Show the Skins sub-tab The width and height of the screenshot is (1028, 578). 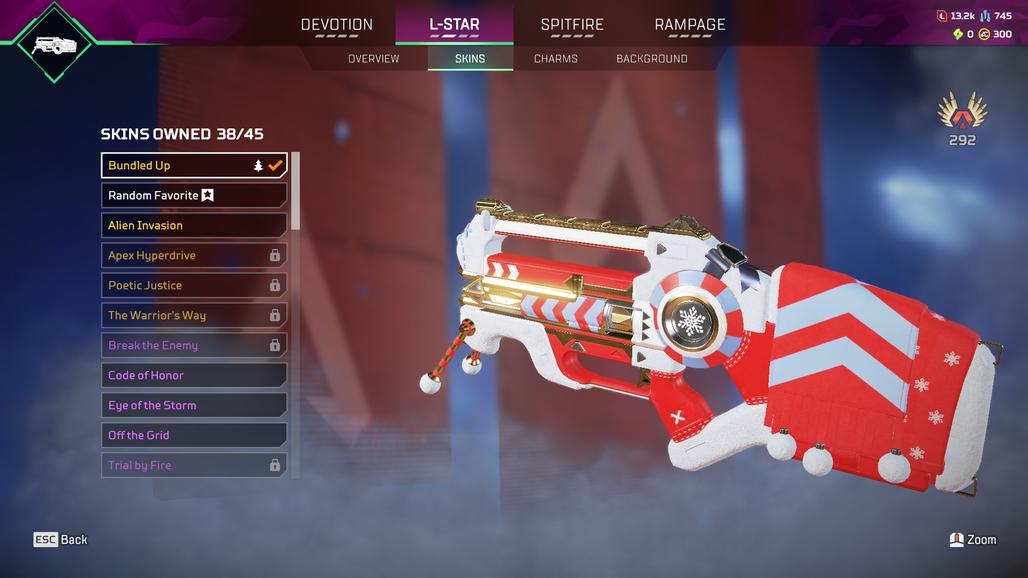pyautogui.click(x=470, y=59)
